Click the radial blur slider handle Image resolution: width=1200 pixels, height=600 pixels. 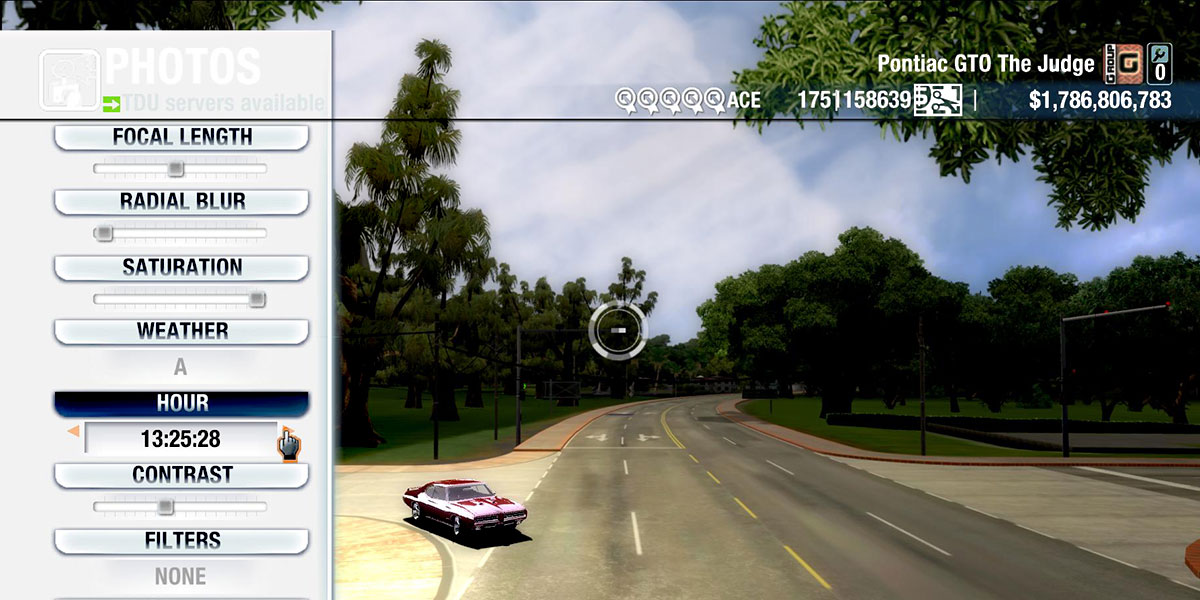coord(103,234)
